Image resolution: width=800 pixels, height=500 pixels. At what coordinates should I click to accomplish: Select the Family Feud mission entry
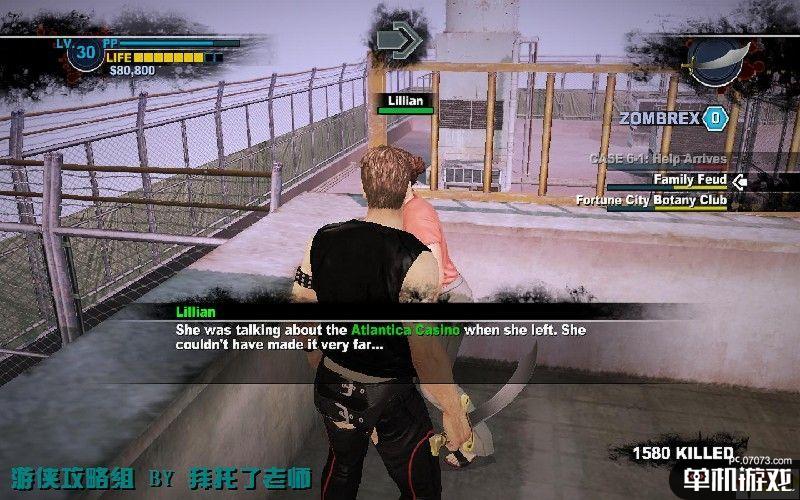[x=688, y=180]
